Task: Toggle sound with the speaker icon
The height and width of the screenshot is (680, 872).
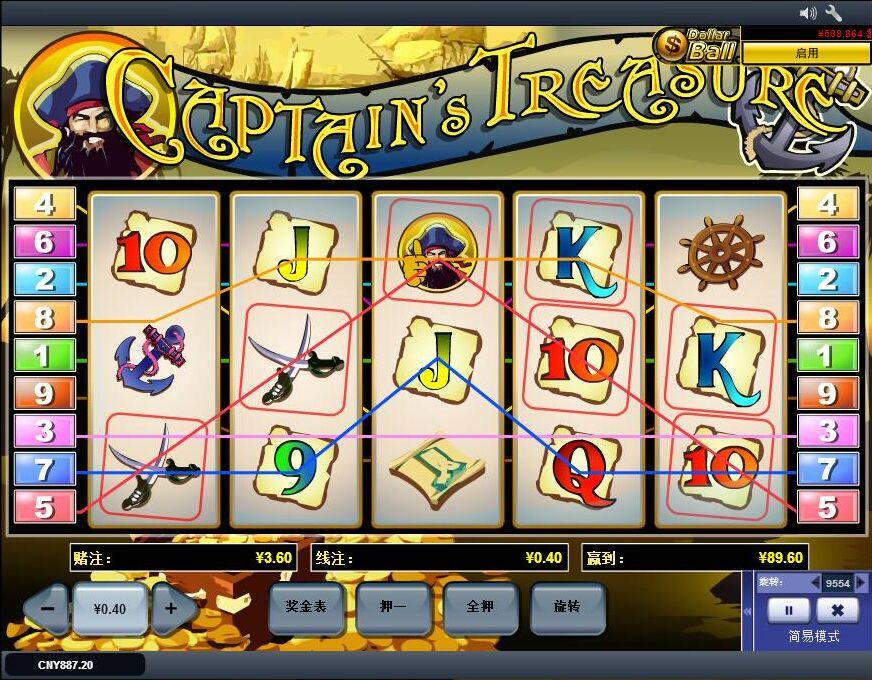Action: [x=809, y=13]
